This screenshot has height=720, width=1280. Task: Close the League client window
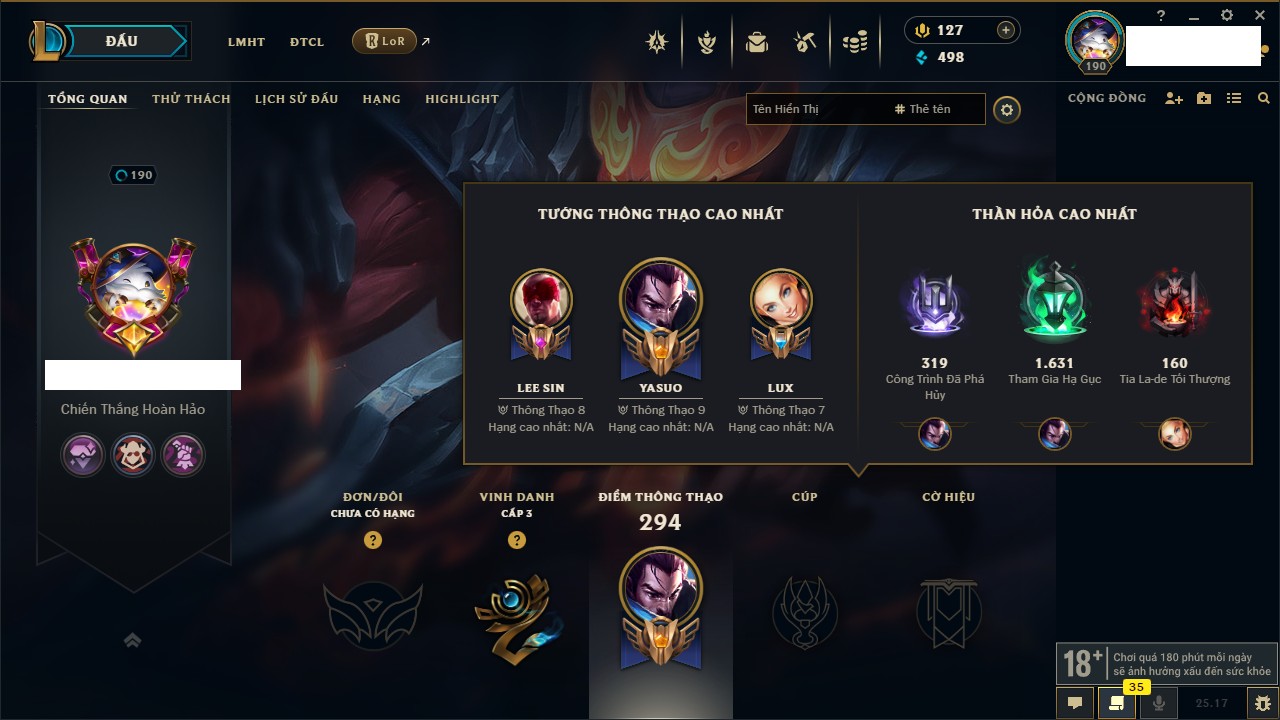[1260, 15]
